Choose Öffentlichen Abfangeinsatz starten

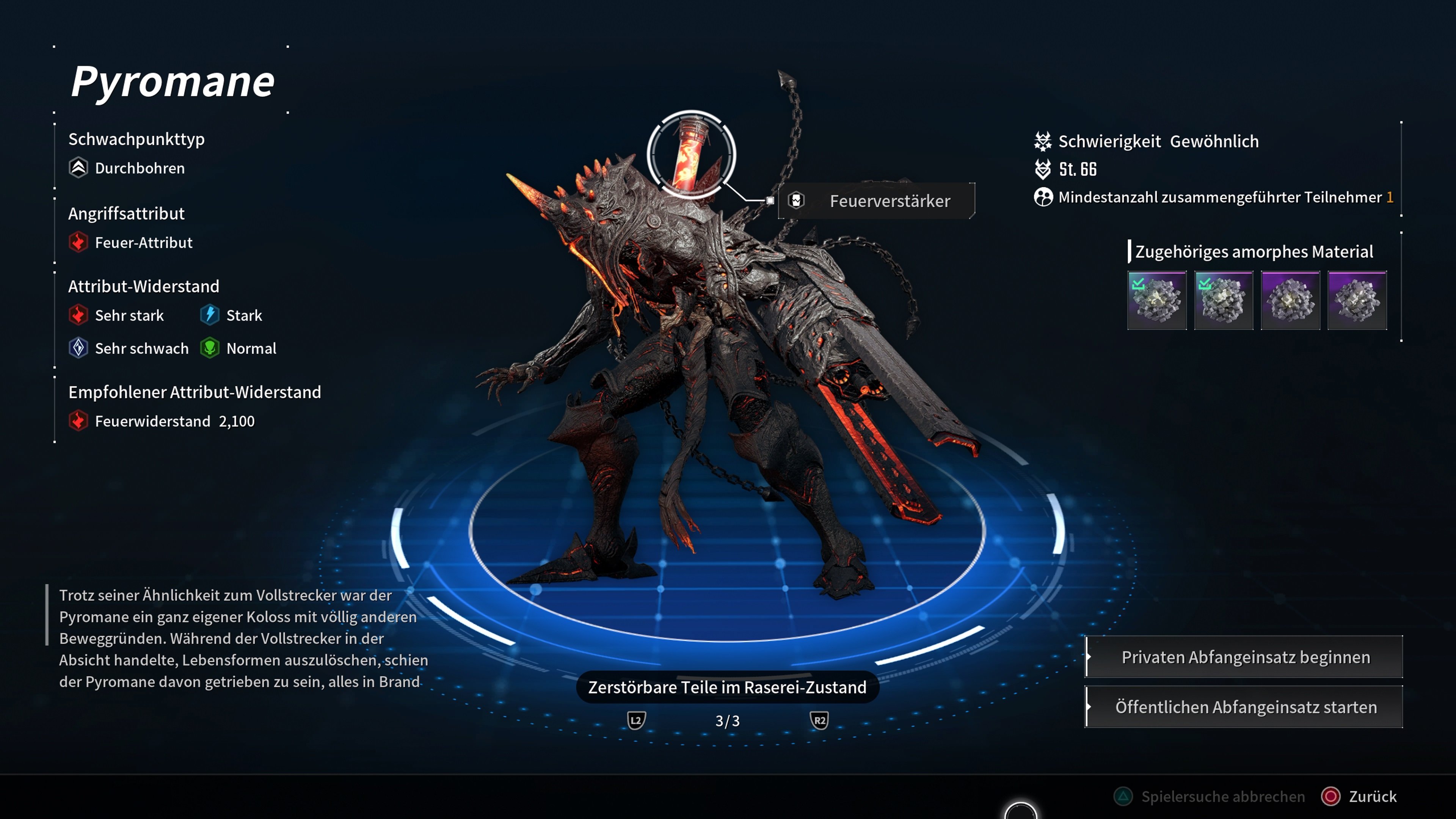coord(1244,707)
